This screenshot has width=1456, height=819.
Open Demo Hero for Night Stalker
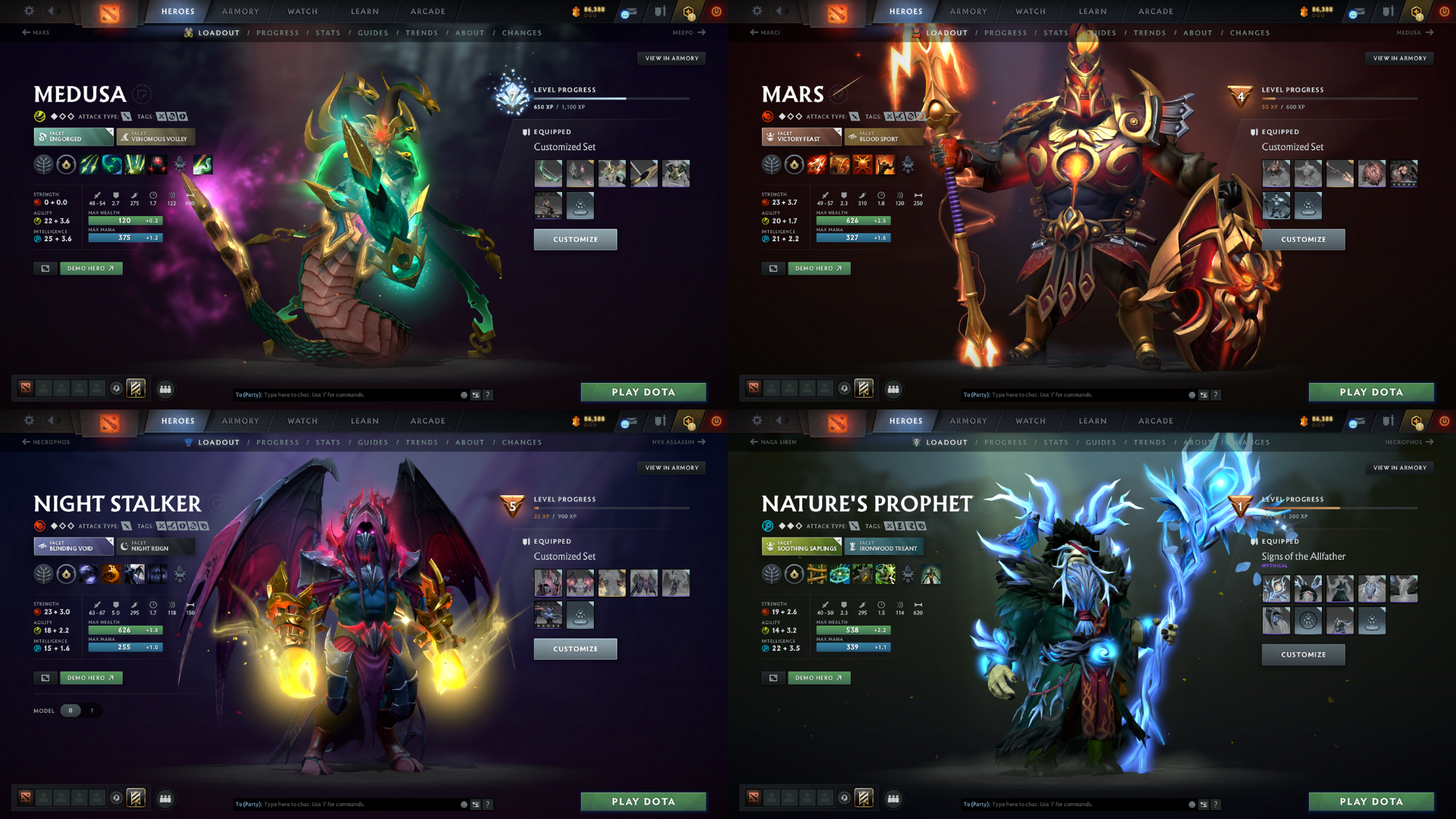click(91, 677)
